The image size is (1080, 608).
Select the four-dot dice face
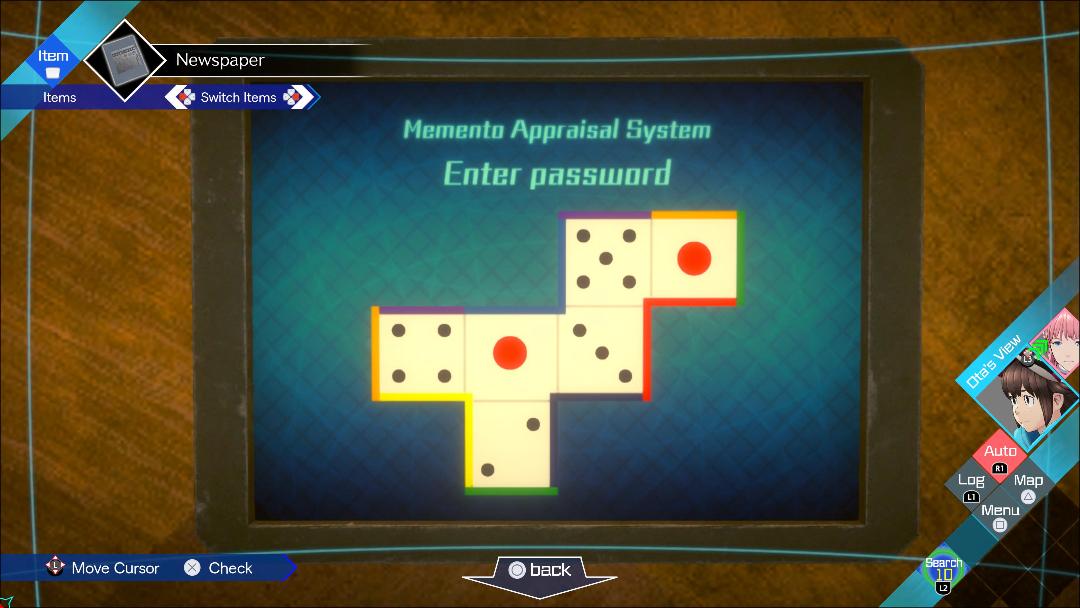pyautogui.click(x=421, y=353)
